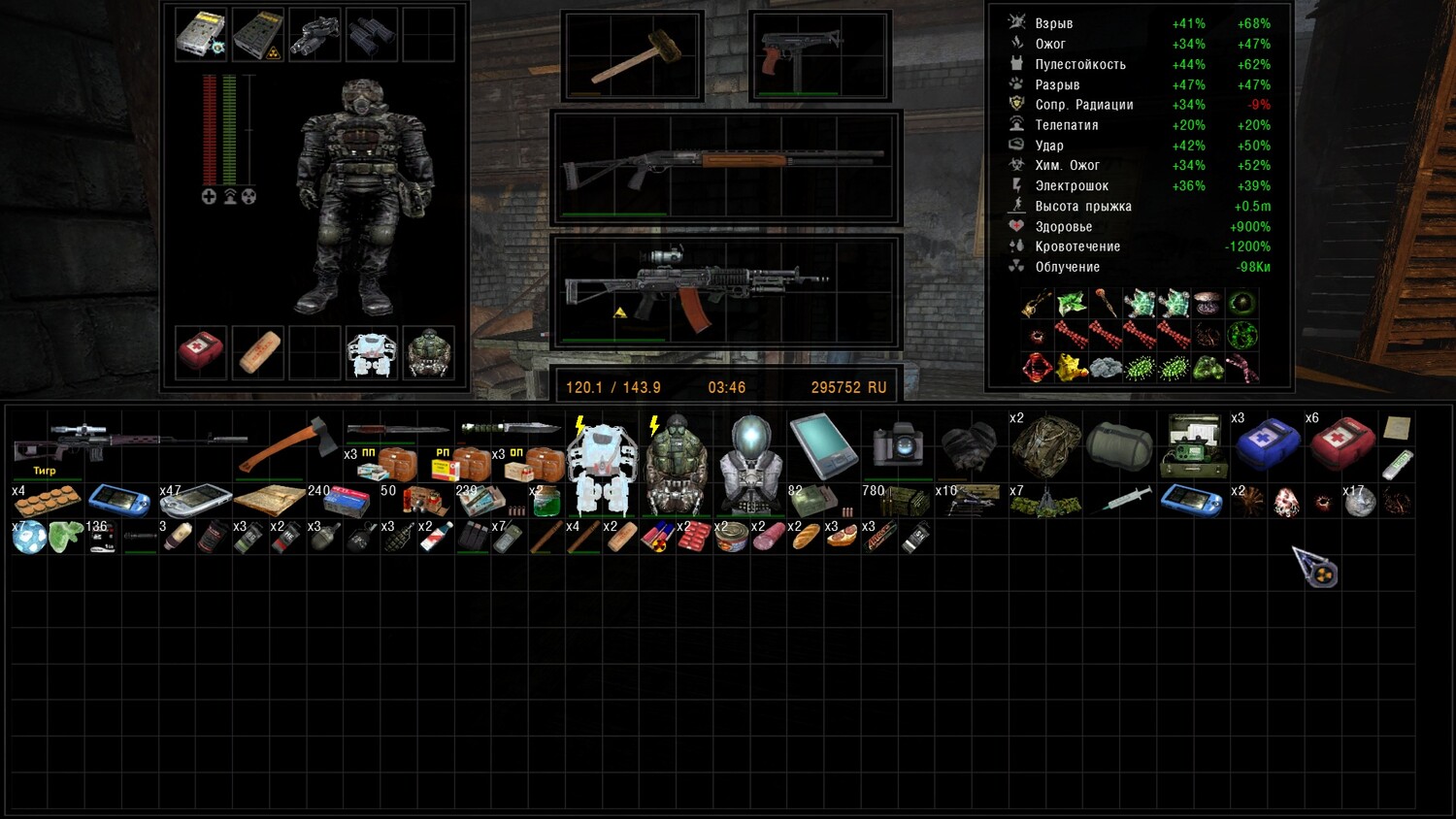Choose the scientific suit with glowing helmet

pyautogui.click(x=751, y=464)
